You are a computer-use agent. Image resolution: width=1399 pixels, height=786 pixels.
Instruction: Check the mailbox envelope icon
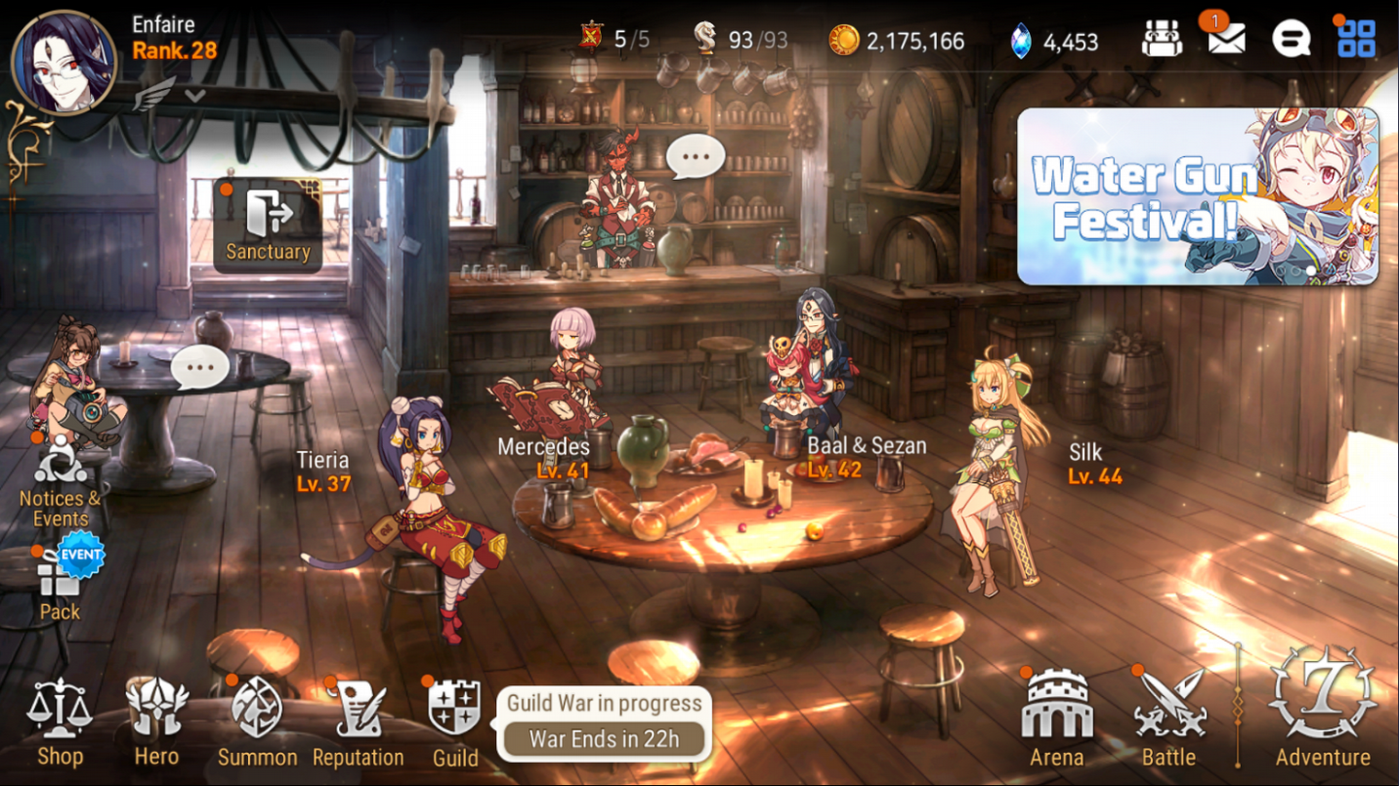tap(1226, 40)
